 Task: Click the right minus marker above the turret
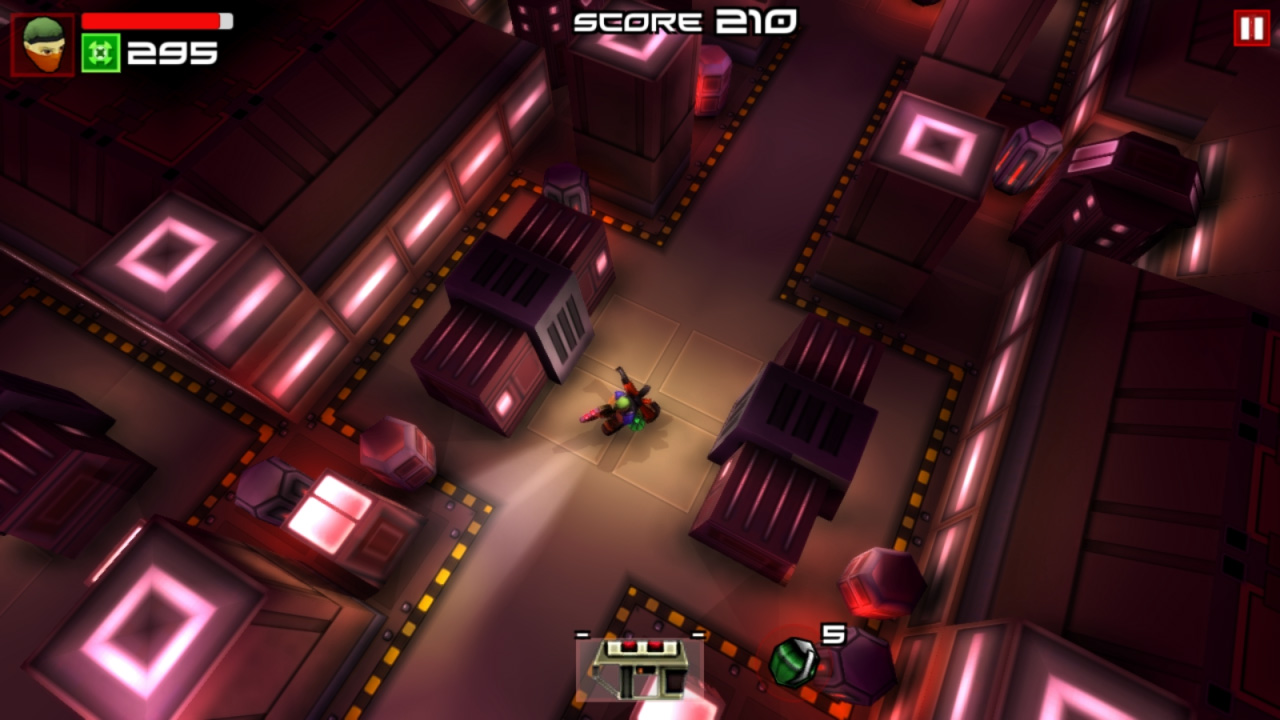tap(697, 632)
